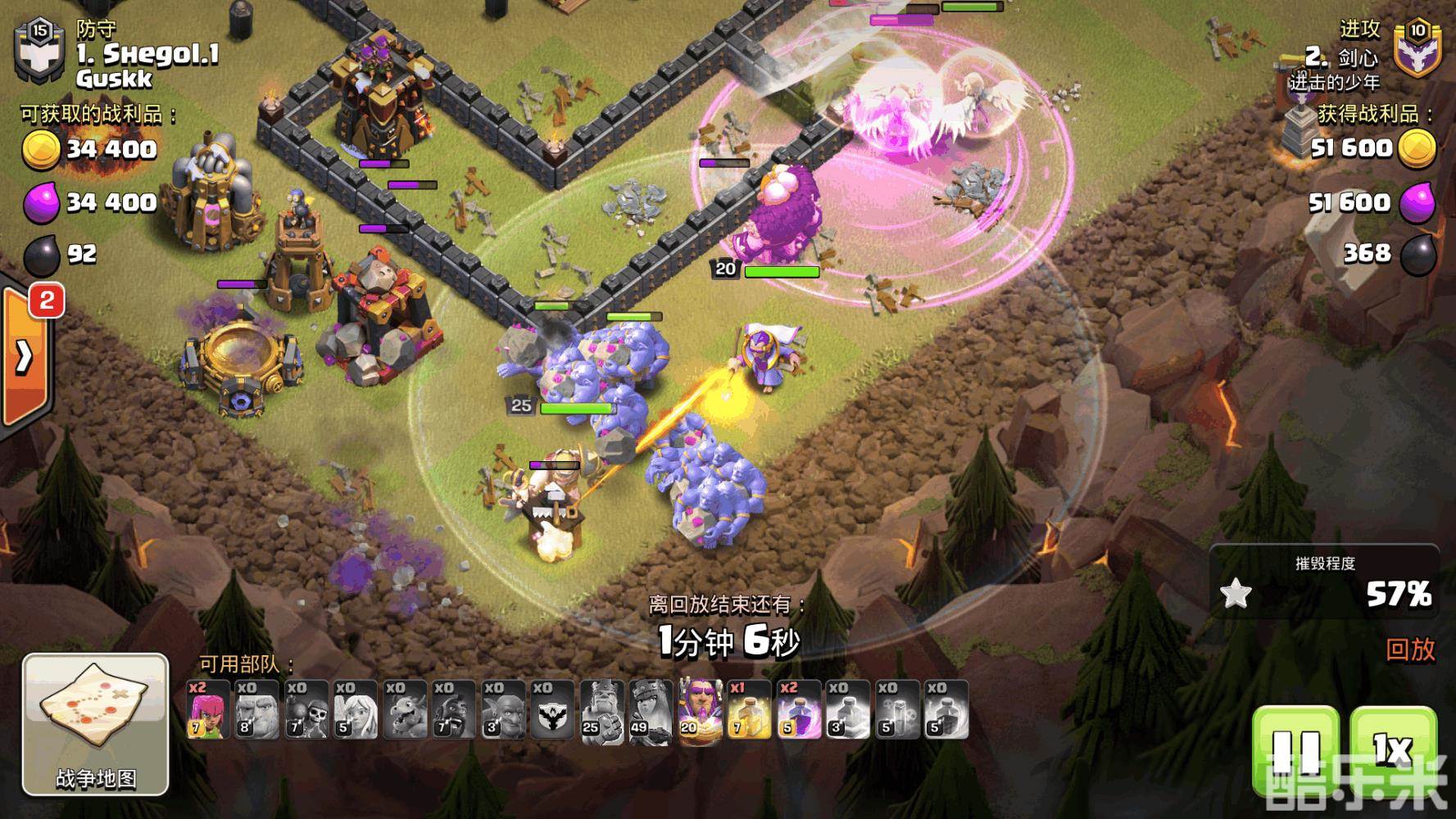Select the Giant troop slot
Screen dimensions: 1456x819
pos(257,710)
